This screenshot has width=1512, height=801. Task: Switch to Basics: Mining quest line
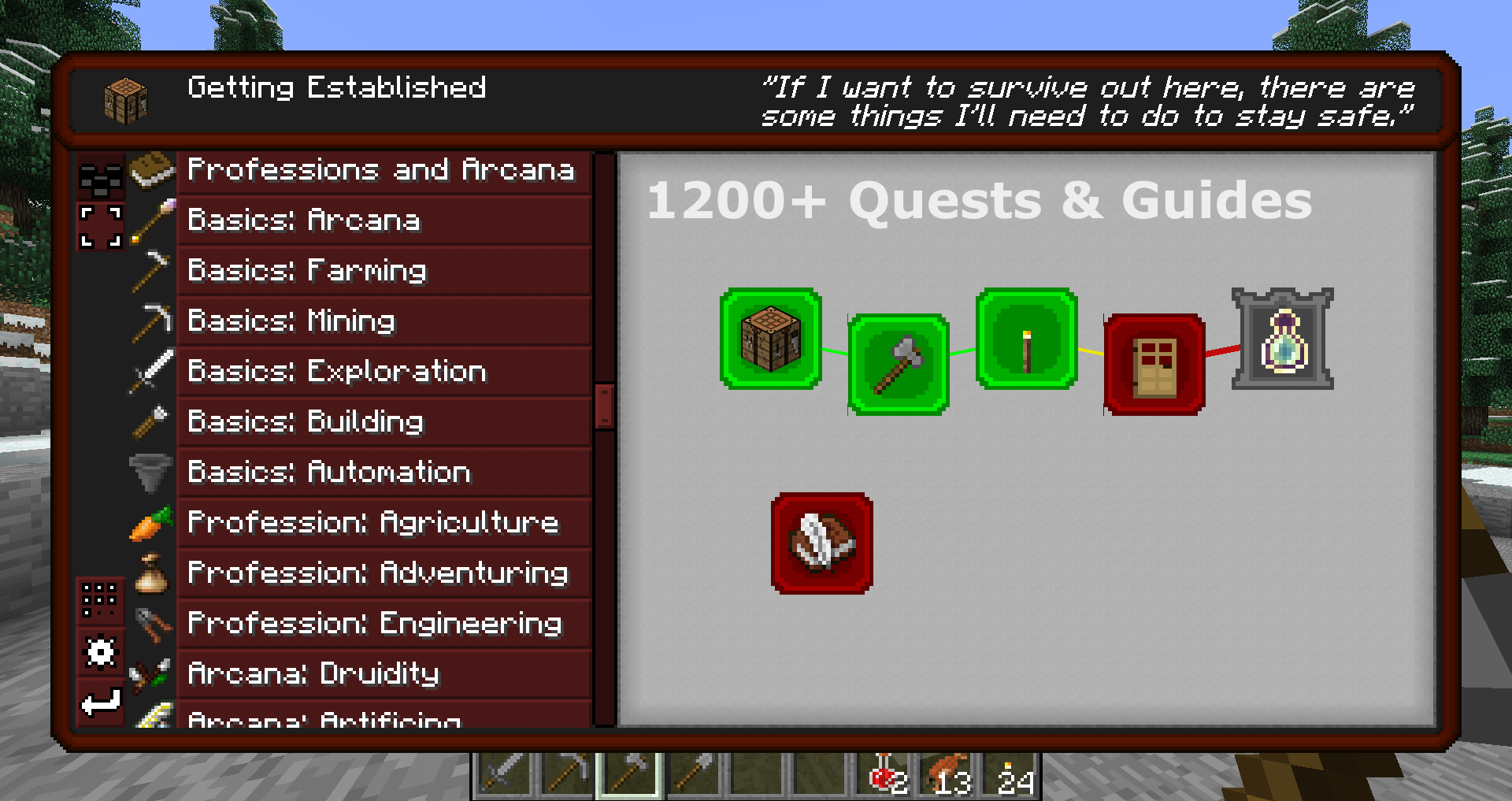pos(381,321)
